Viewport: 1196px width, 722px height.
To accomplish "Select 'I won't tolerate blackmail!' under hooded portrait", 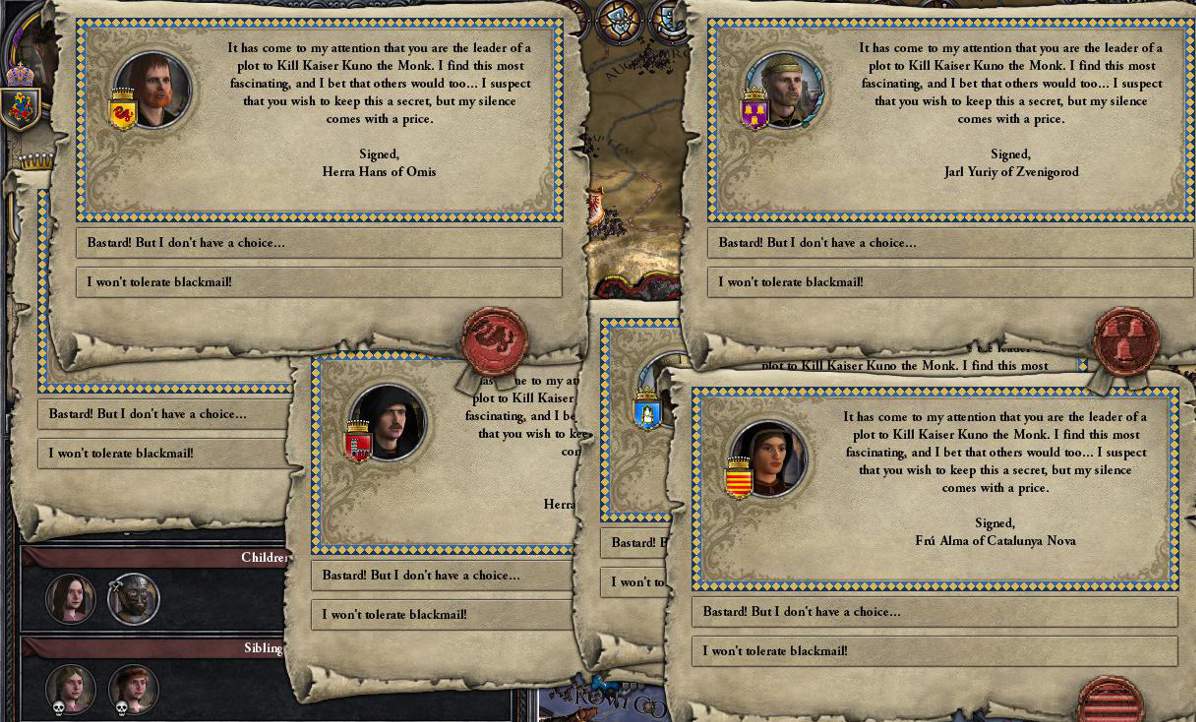I will 442,615.
